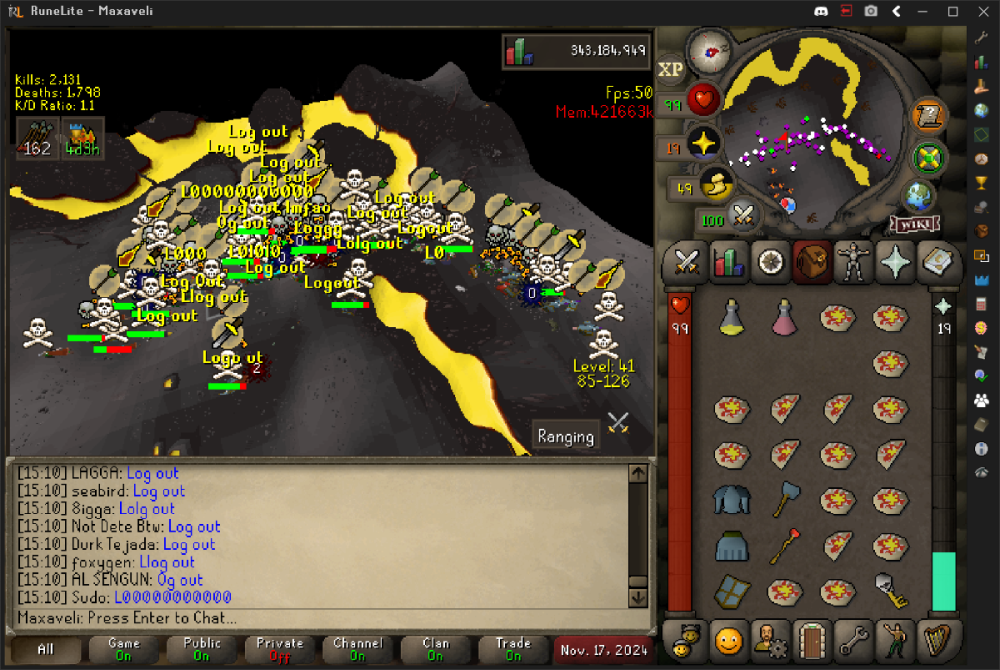
Task: Toggle the Public chat filter
Action: click(201, 649)
